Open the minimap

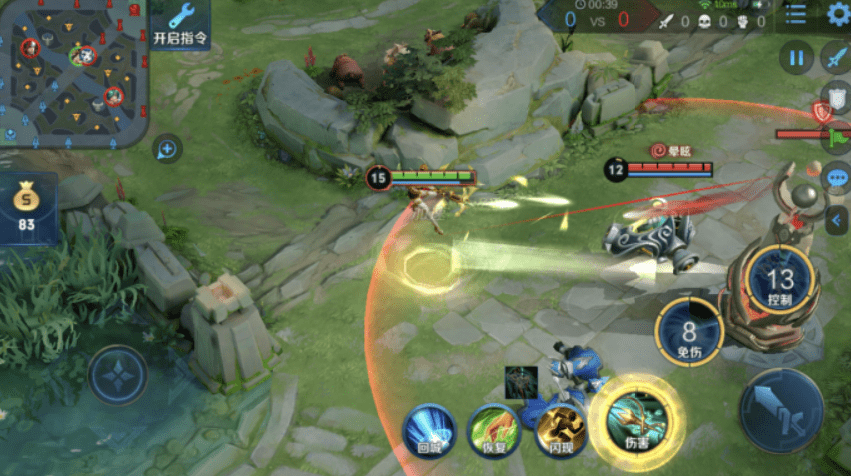73,72
